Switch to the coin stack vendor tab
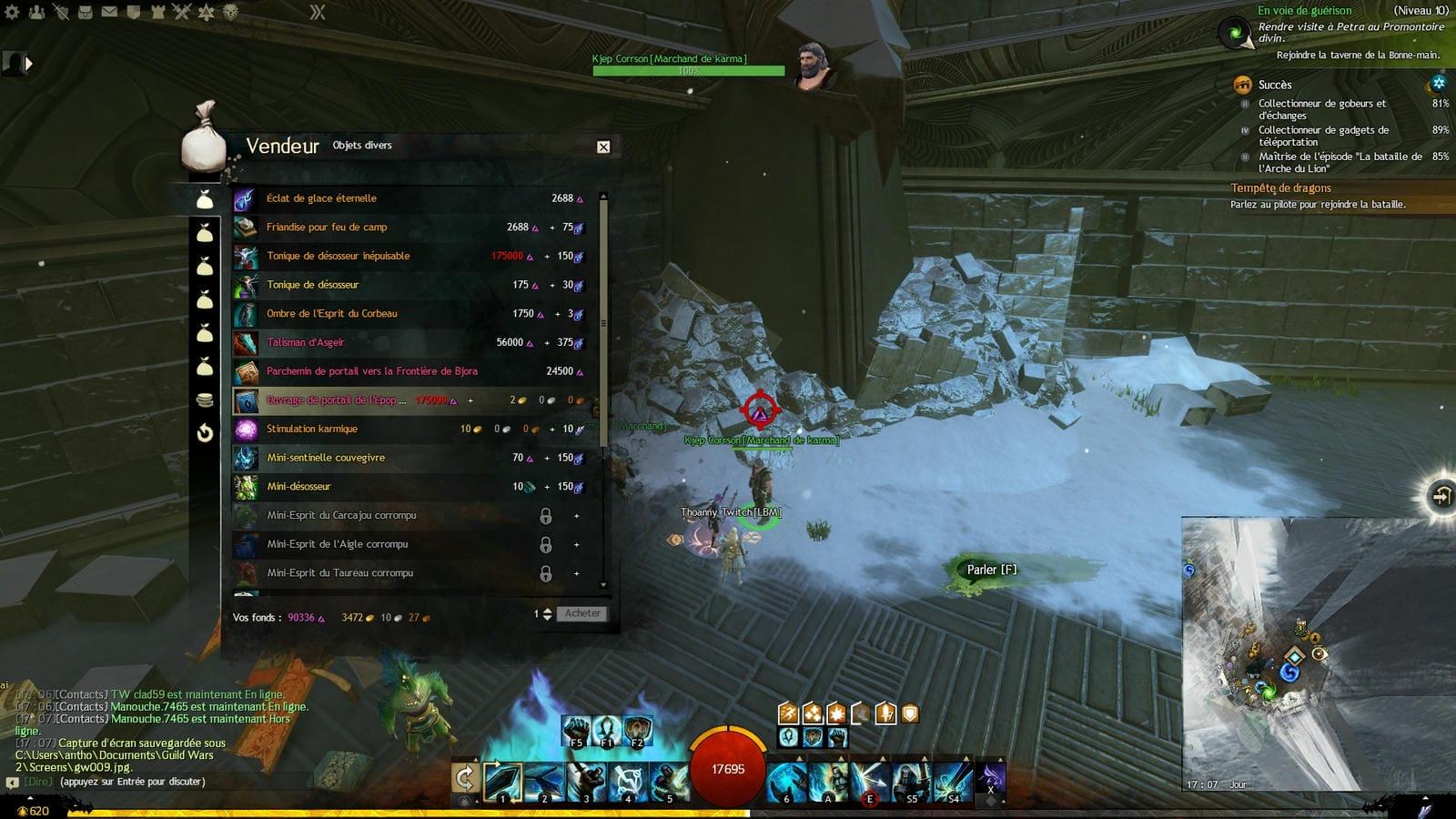This screenshot has width=1456, height=819. (x=205, y=400)
